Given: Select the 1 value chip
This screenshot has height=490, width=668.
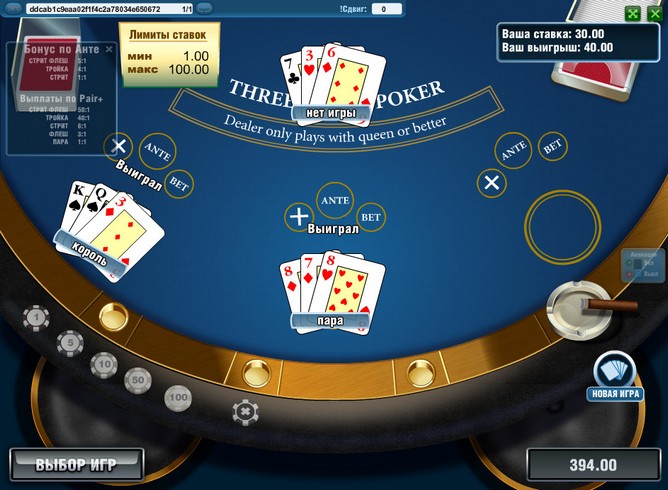Looking at the screenshot, I should 37,318.
